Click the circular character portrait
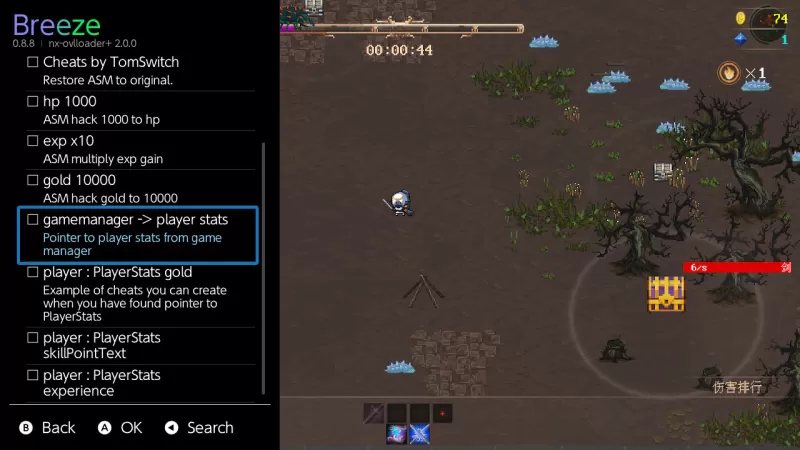Screen dimensions: 800x450 (x=770, y=22)
